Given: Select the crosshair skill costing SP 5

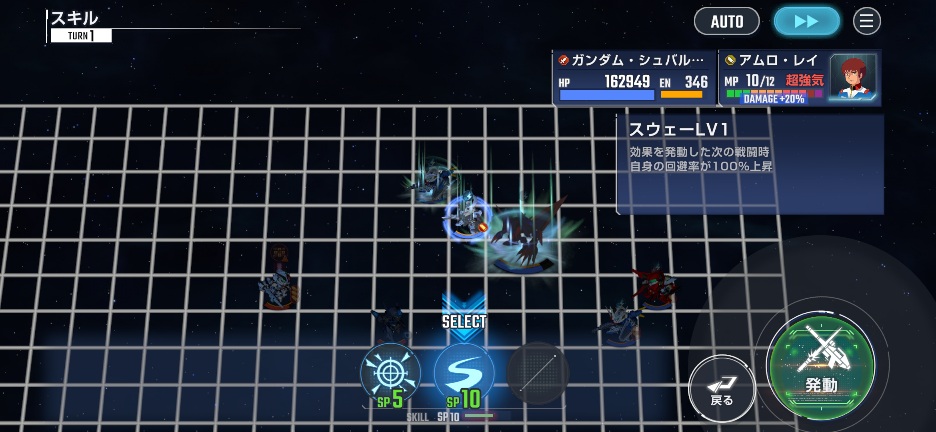Looking at the screenshot, I should coord(390,374).
